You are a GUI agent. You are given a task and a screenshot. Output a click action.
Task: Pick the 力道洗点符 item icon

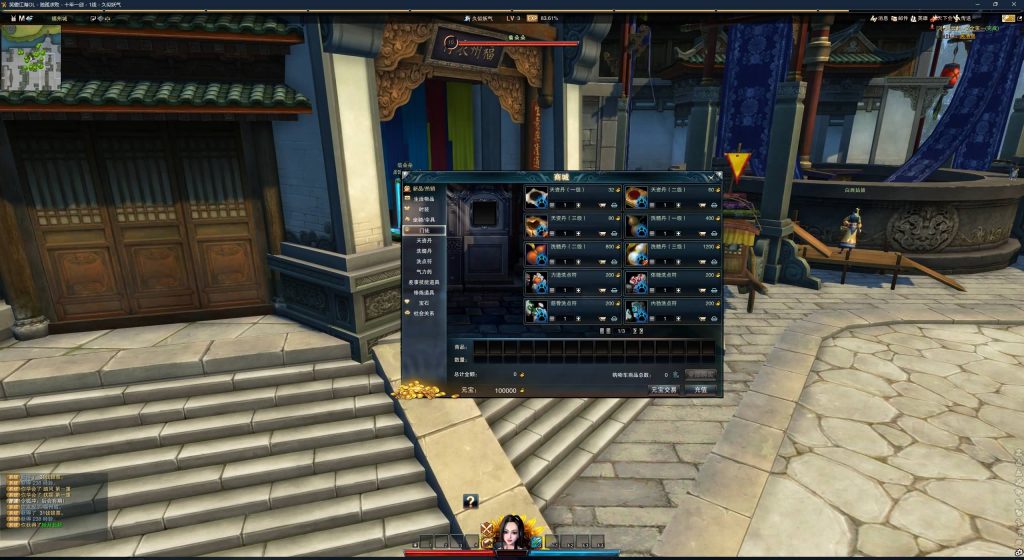pos(537,282)
